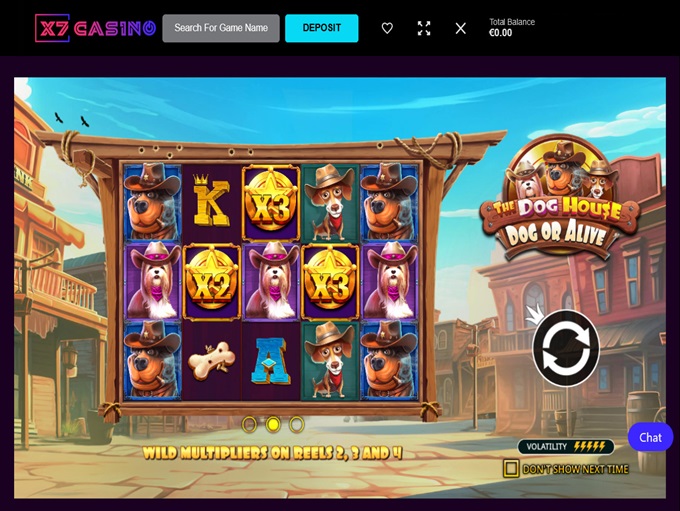Open the Deposit page
This screenshot has width=680, height=511.
coord(321,28)
